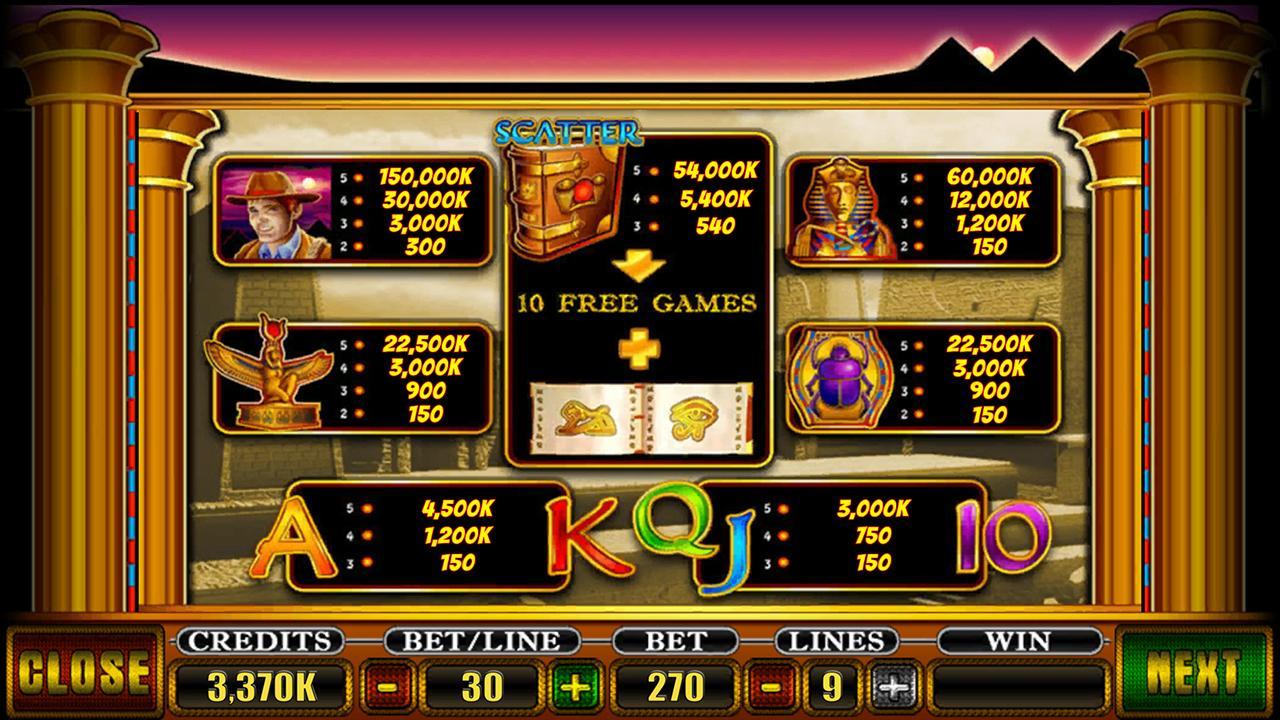1280x720 pixels.
Task: Click the CREDITS display showing 3,370K
Action: 262,688
